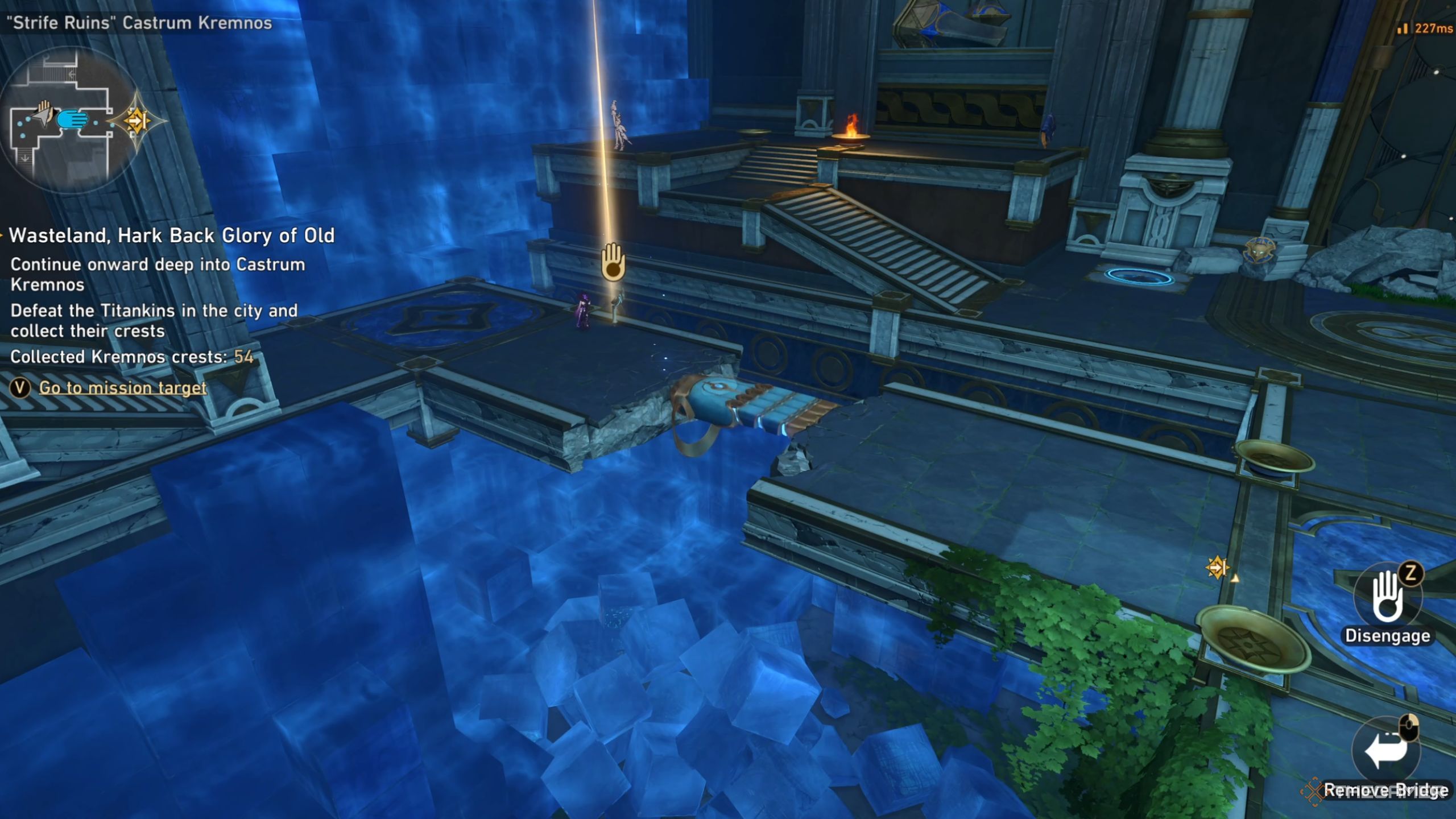Viewport: 1456px width, 819px height.
Task: Open the circular minimap
Action: click(71, 121)
